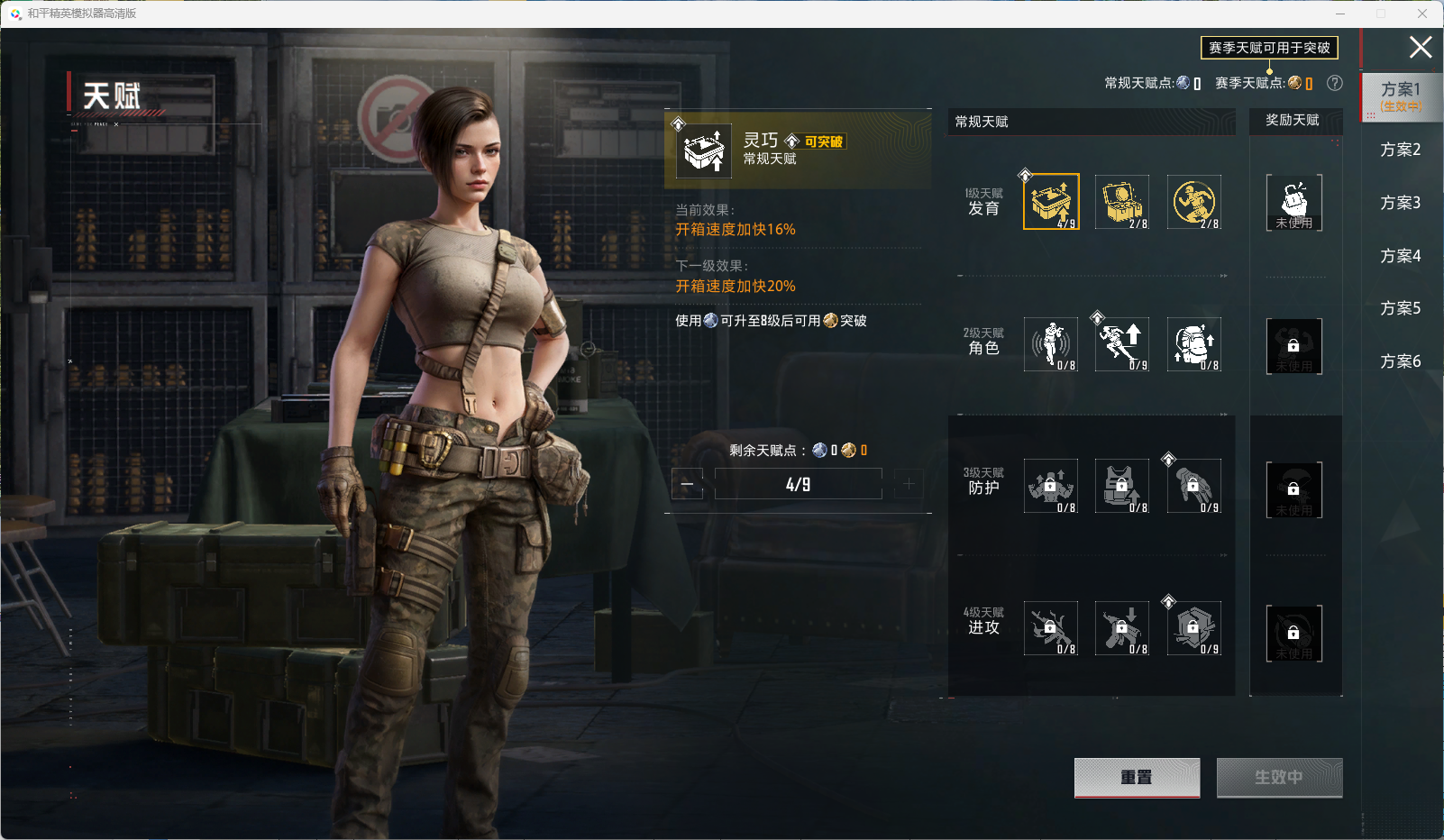Select the locked body armor vest talent
This screenshot has width=1444, height=840.
click(x=1122, y=487)
